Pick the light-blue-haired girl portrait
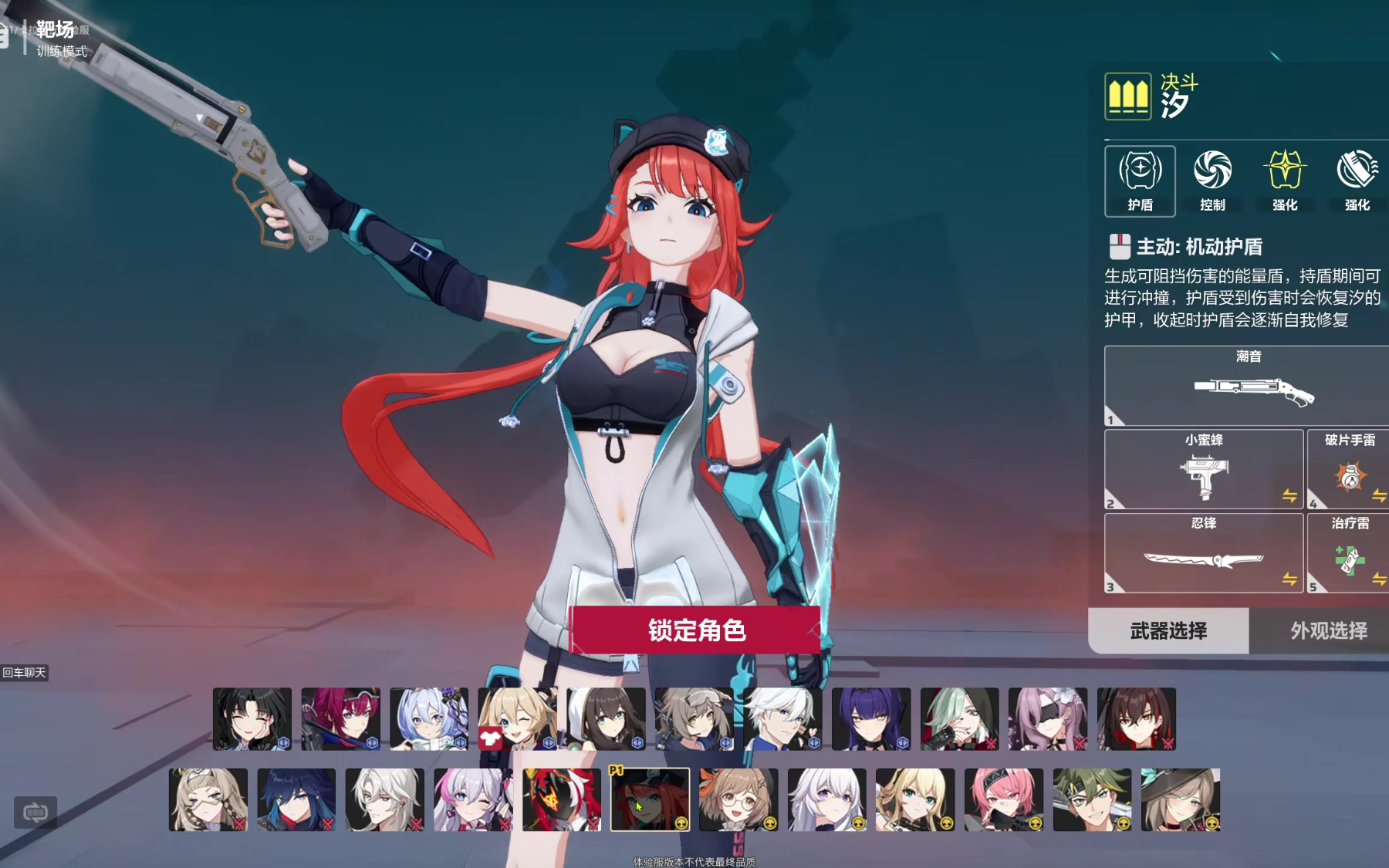Image resolution: width=1389 pixels, height=868 pixels. (x=429, y=719)
